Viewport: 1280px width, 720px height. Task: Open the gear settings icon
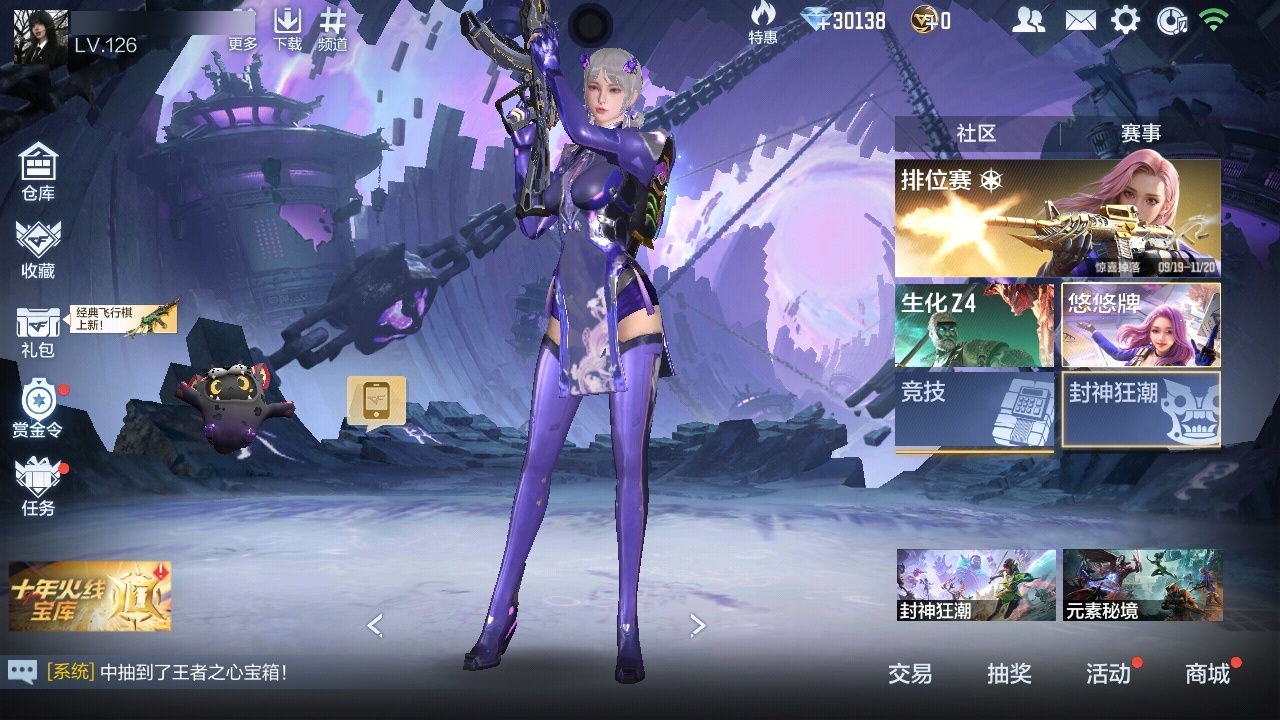pos(1126,20)
